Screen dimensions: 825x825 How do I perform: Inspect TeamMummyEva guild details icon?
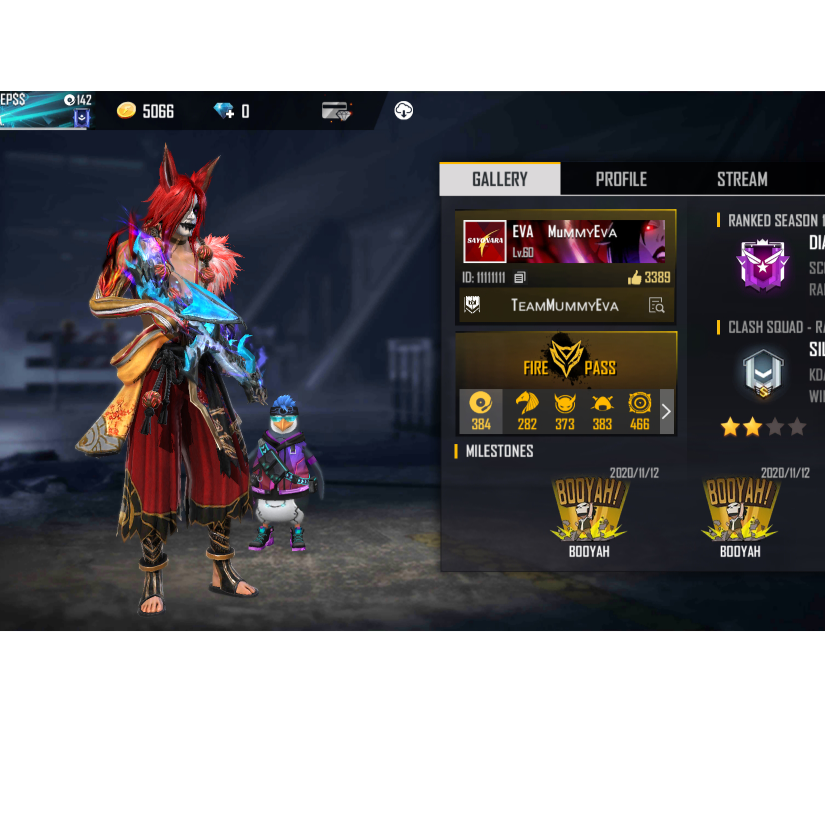(656, 305)
